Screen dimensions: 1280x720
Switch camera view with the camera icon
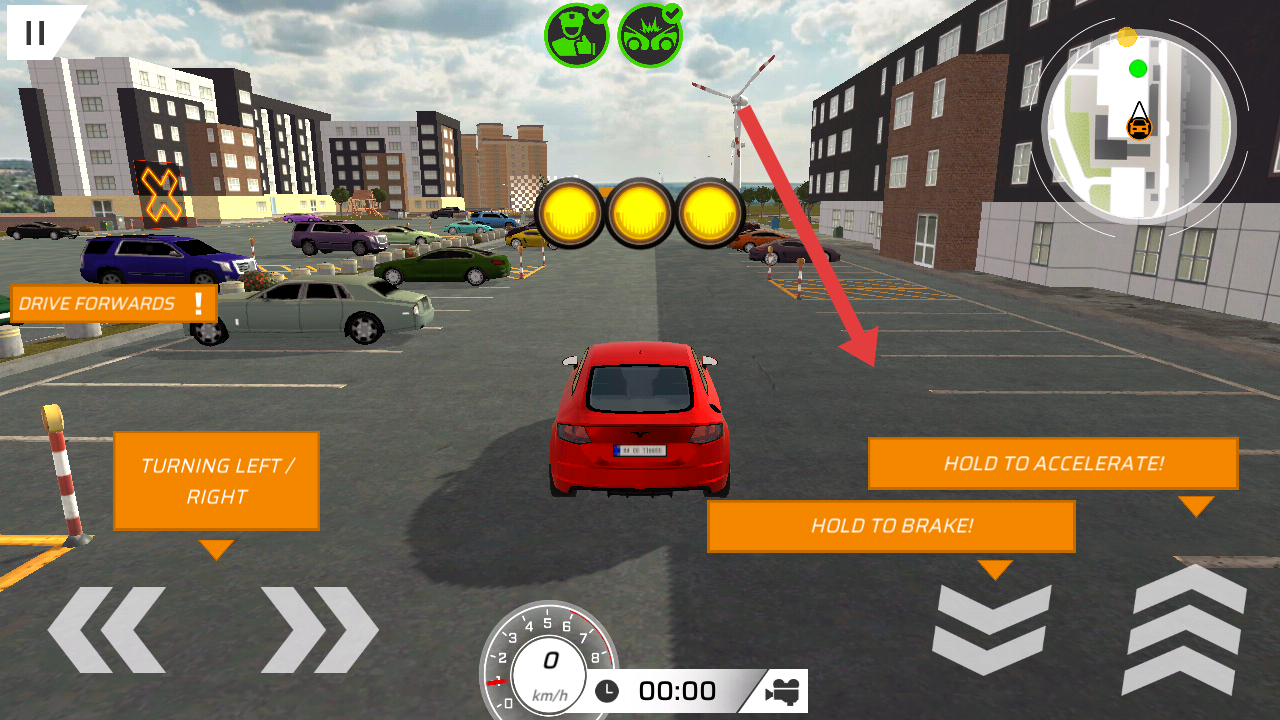(783, 691)
